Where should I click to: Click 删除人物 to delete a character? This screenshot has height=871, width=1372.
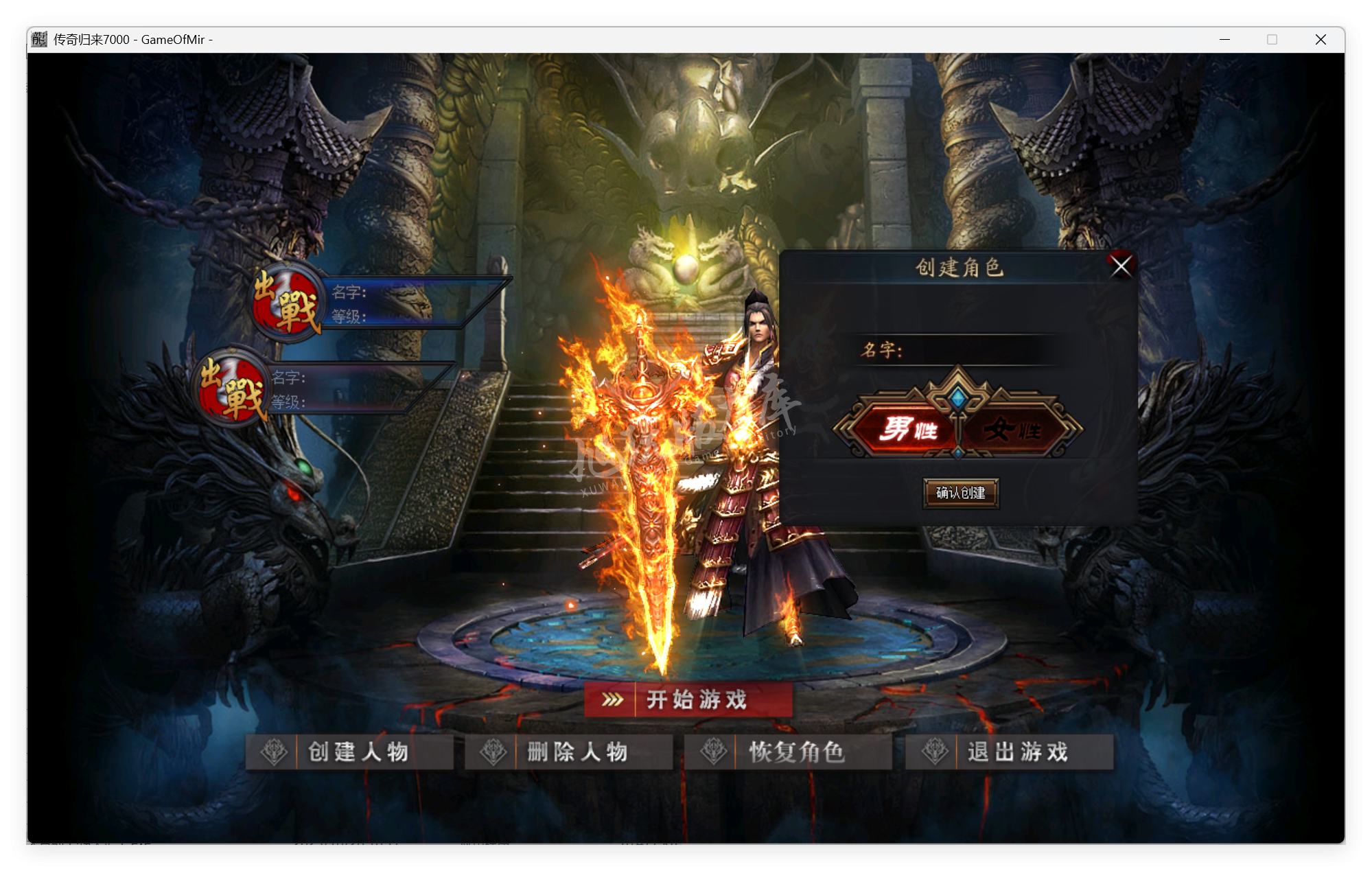577,752
